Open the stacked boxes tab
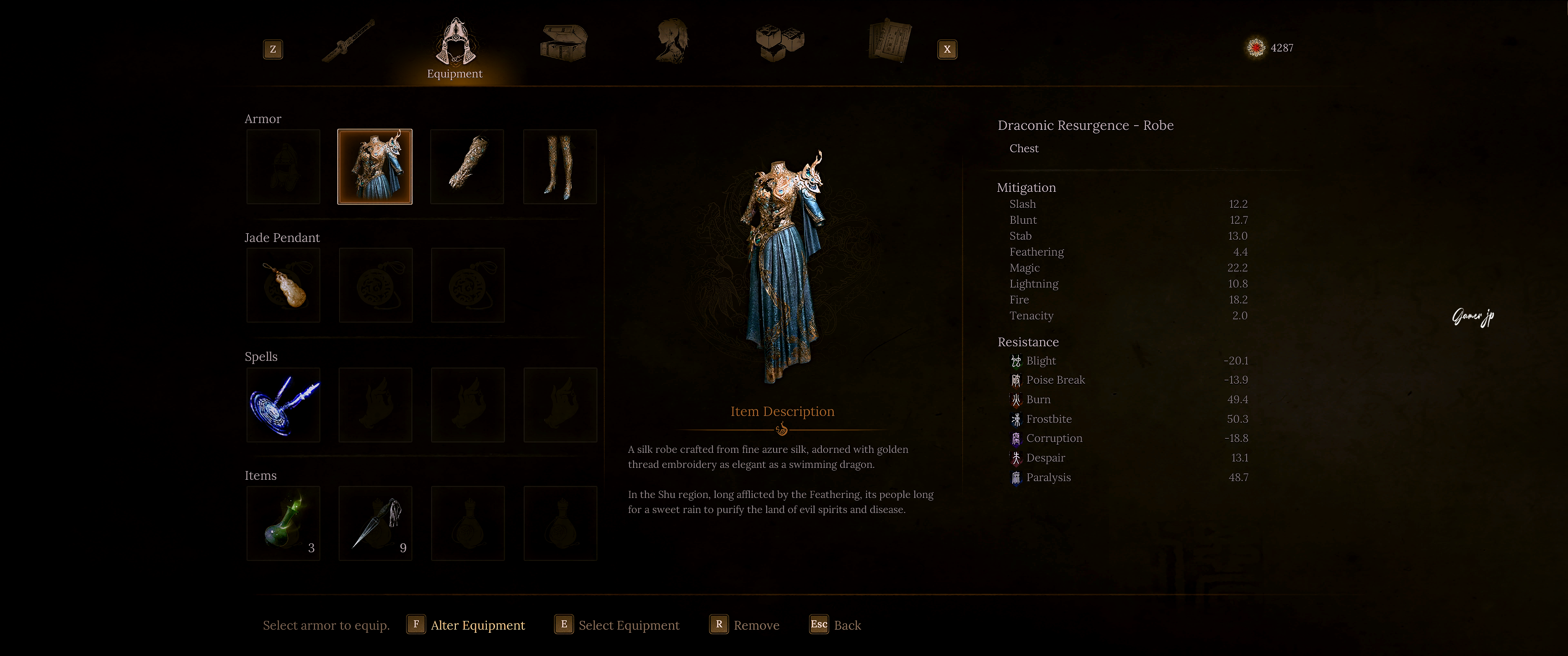This screenshot has height=656, width=1568. click(780, 43)
